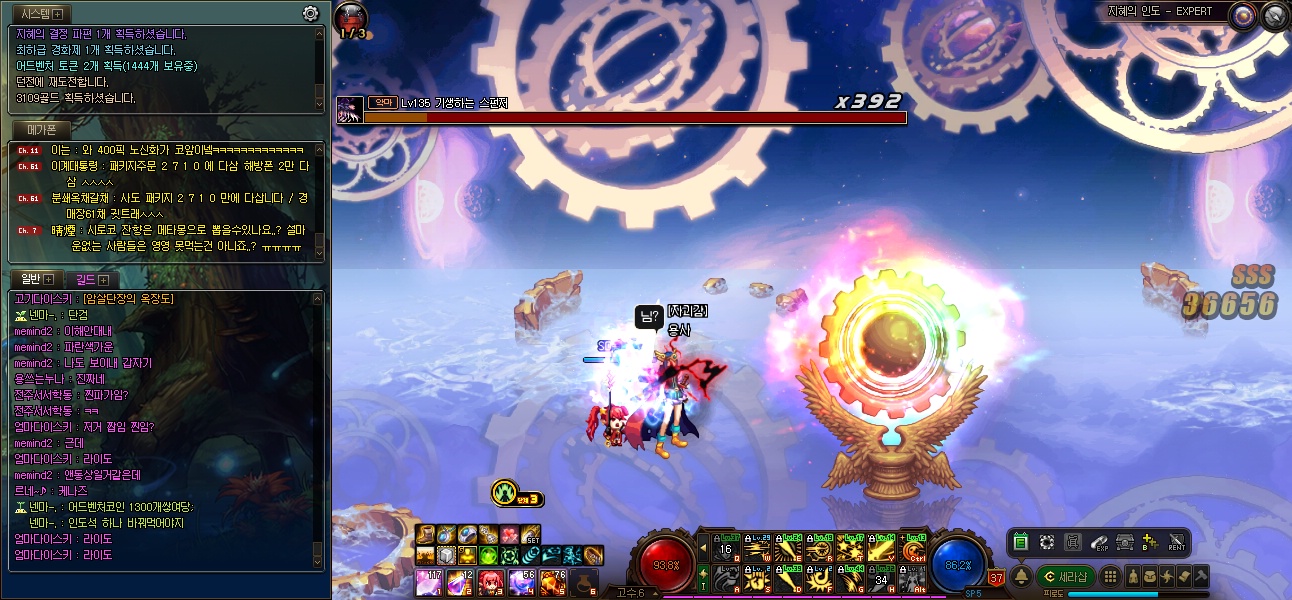Image resolution: width=1292 pixels, height=600 pixels.
Task: Select the treasure chest icon
Action: (x=1124, y=542)
